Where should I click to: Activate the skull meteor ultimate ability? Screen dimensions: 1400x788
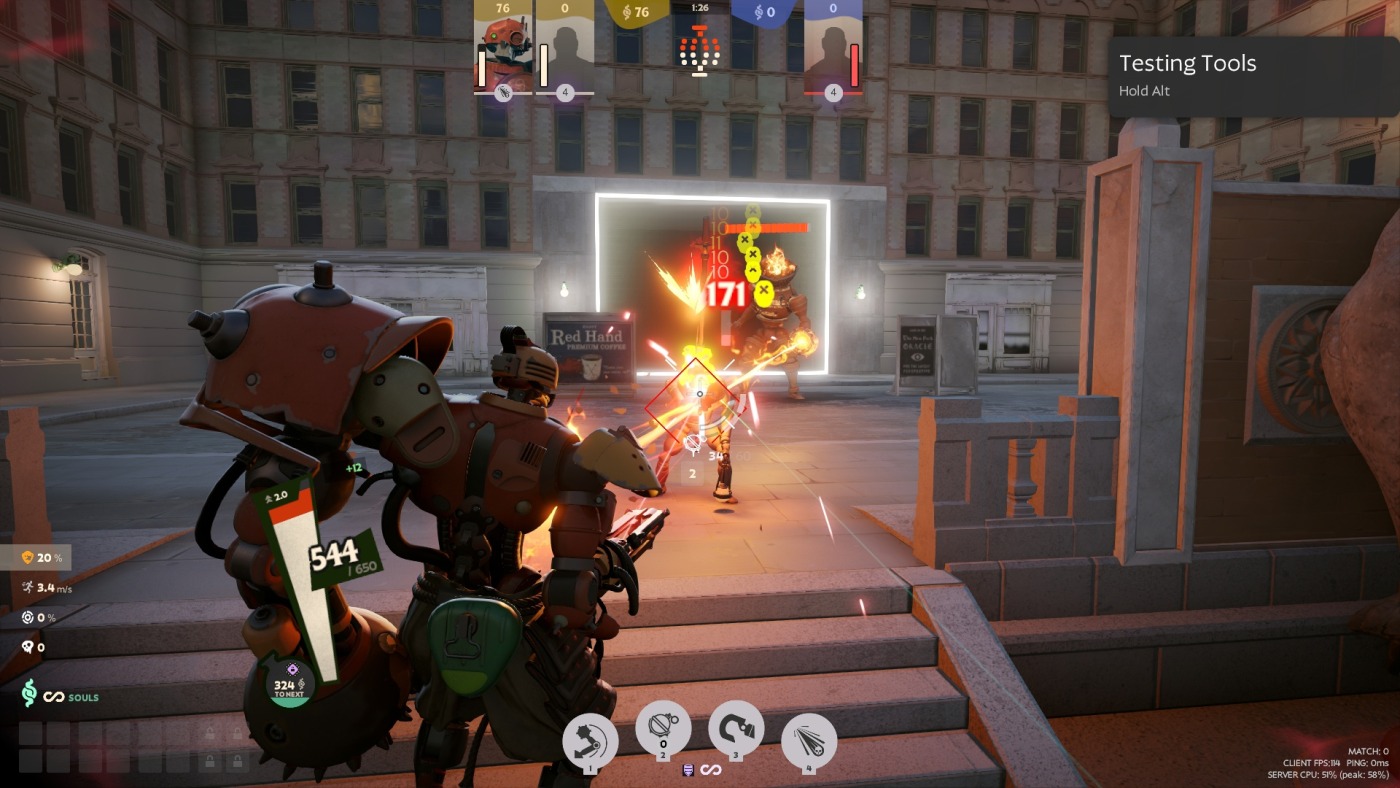(x=809, y=741)
